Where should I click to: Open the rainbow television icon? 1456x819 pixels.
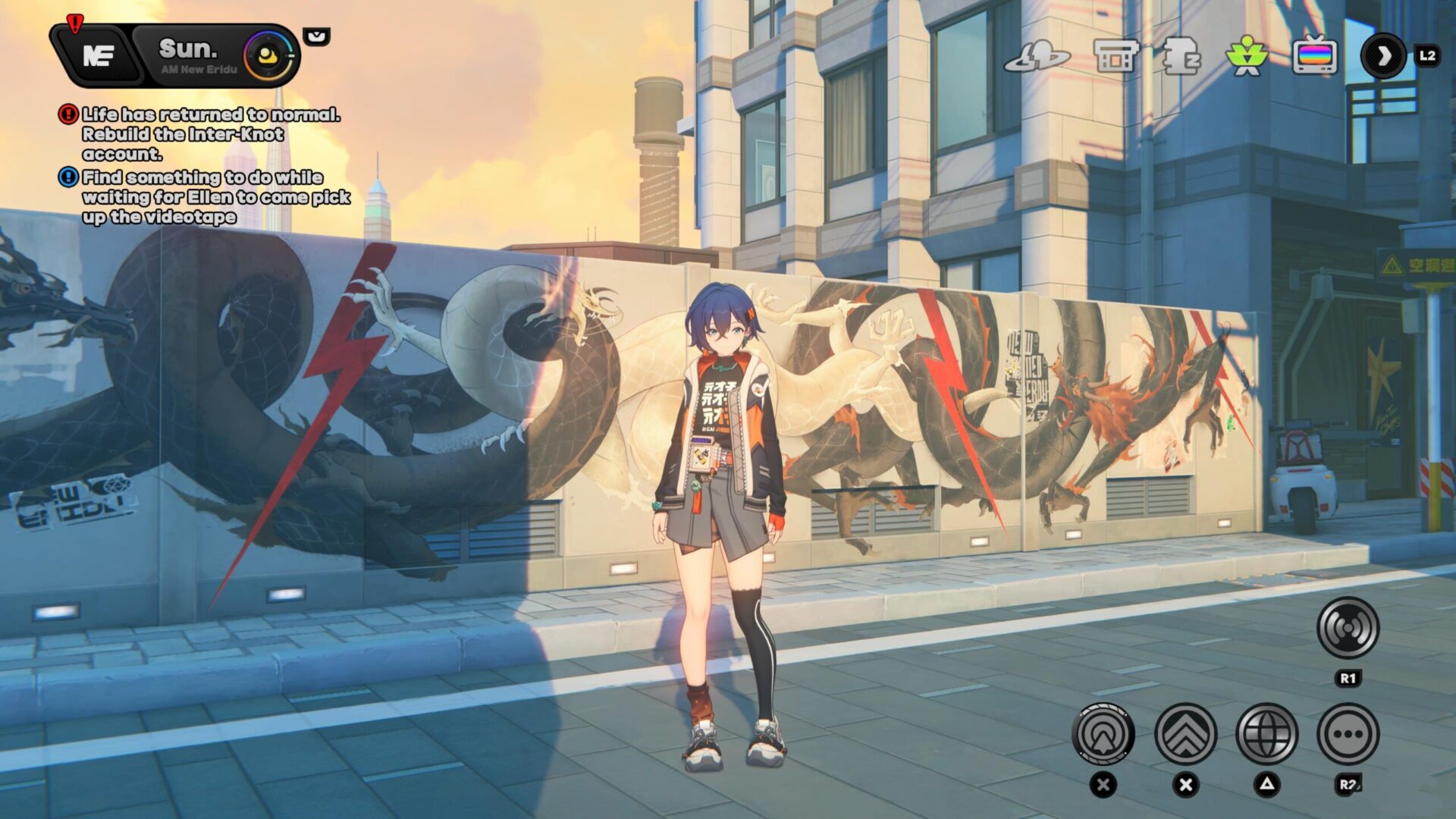click(1314, 55)
